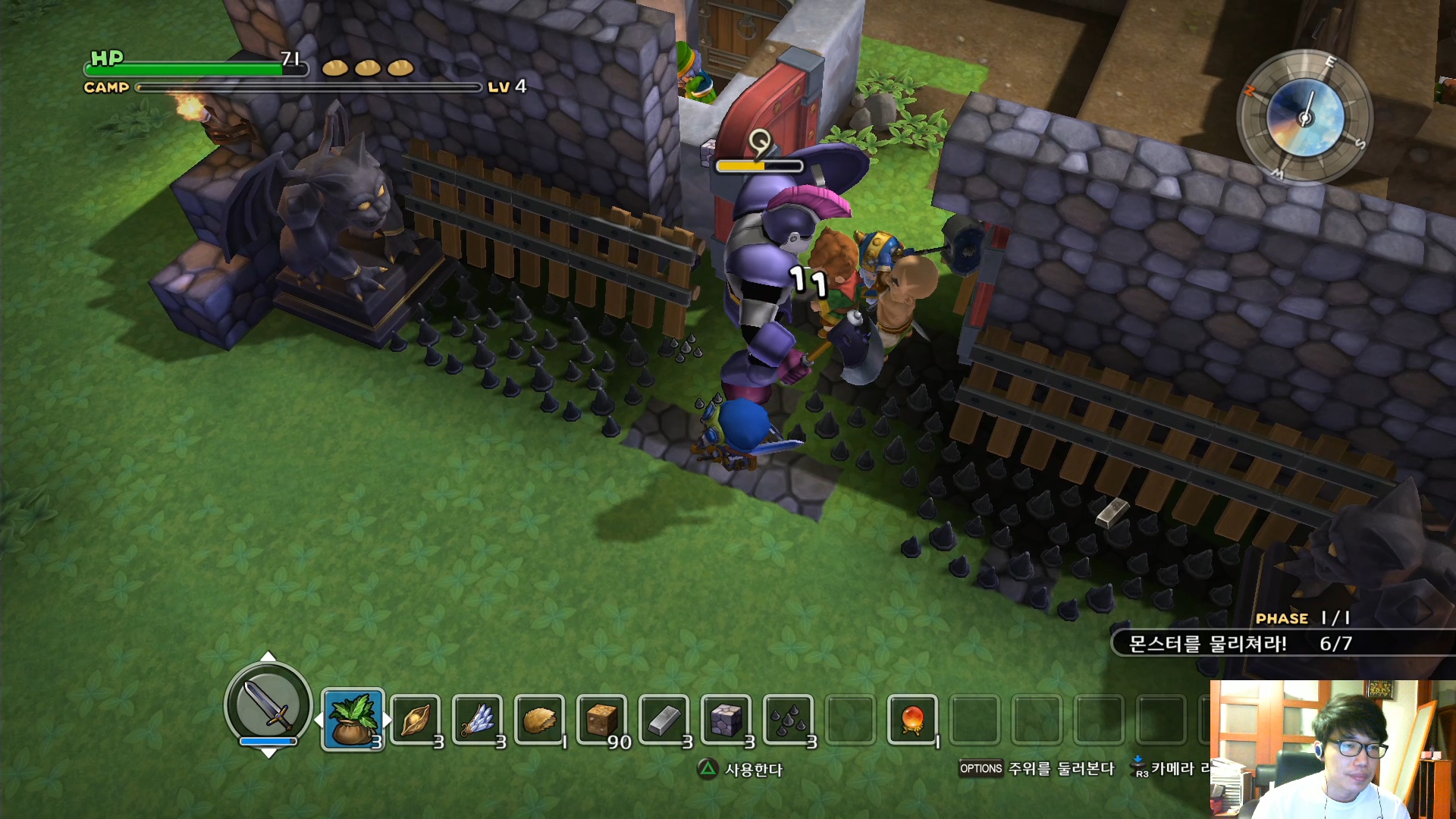Viewport: 1456px width, 819px height.
Task: Select the white feather wing slot
Action: (x=478, y=720)
